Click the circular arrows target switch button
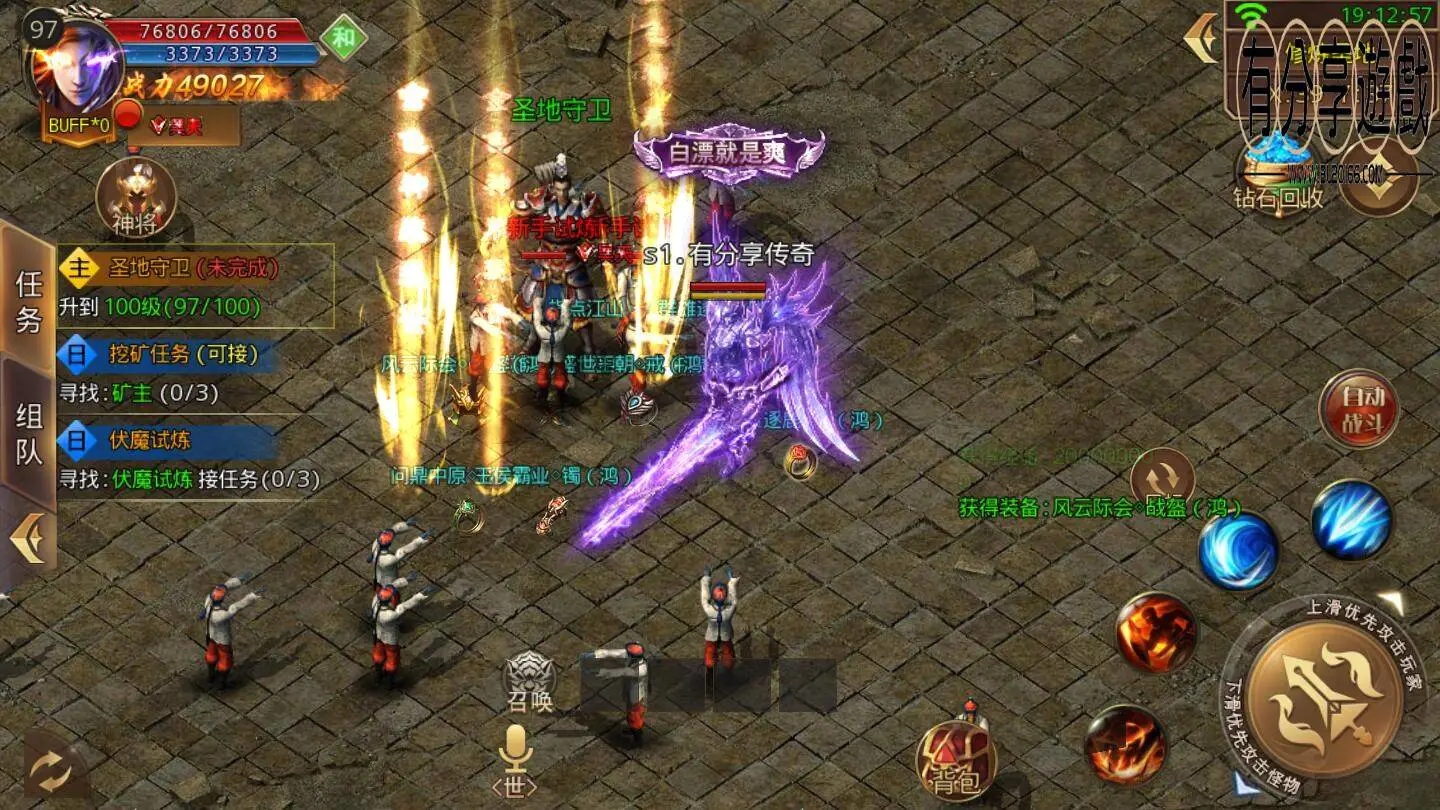This screenshot has height=810, width=1440. click(1162, 476)
